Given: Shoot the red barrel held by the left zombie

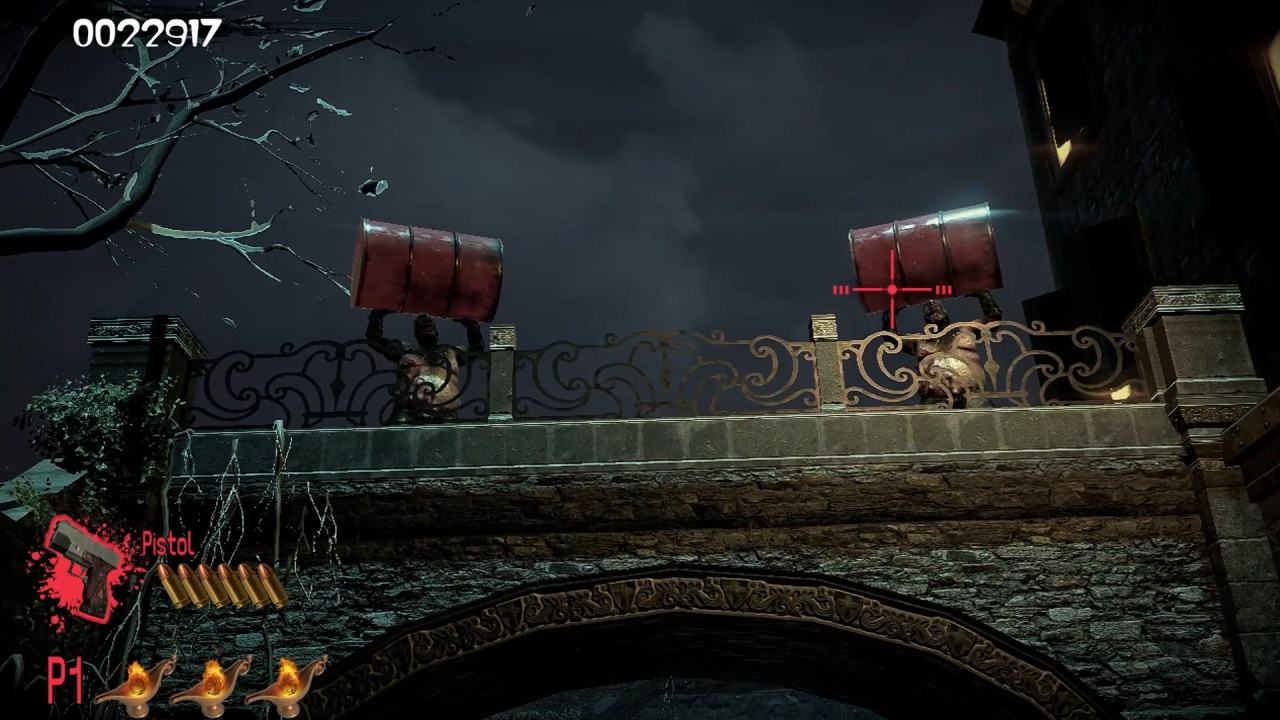Looking at the screenshot, I should tap(430, 265).
